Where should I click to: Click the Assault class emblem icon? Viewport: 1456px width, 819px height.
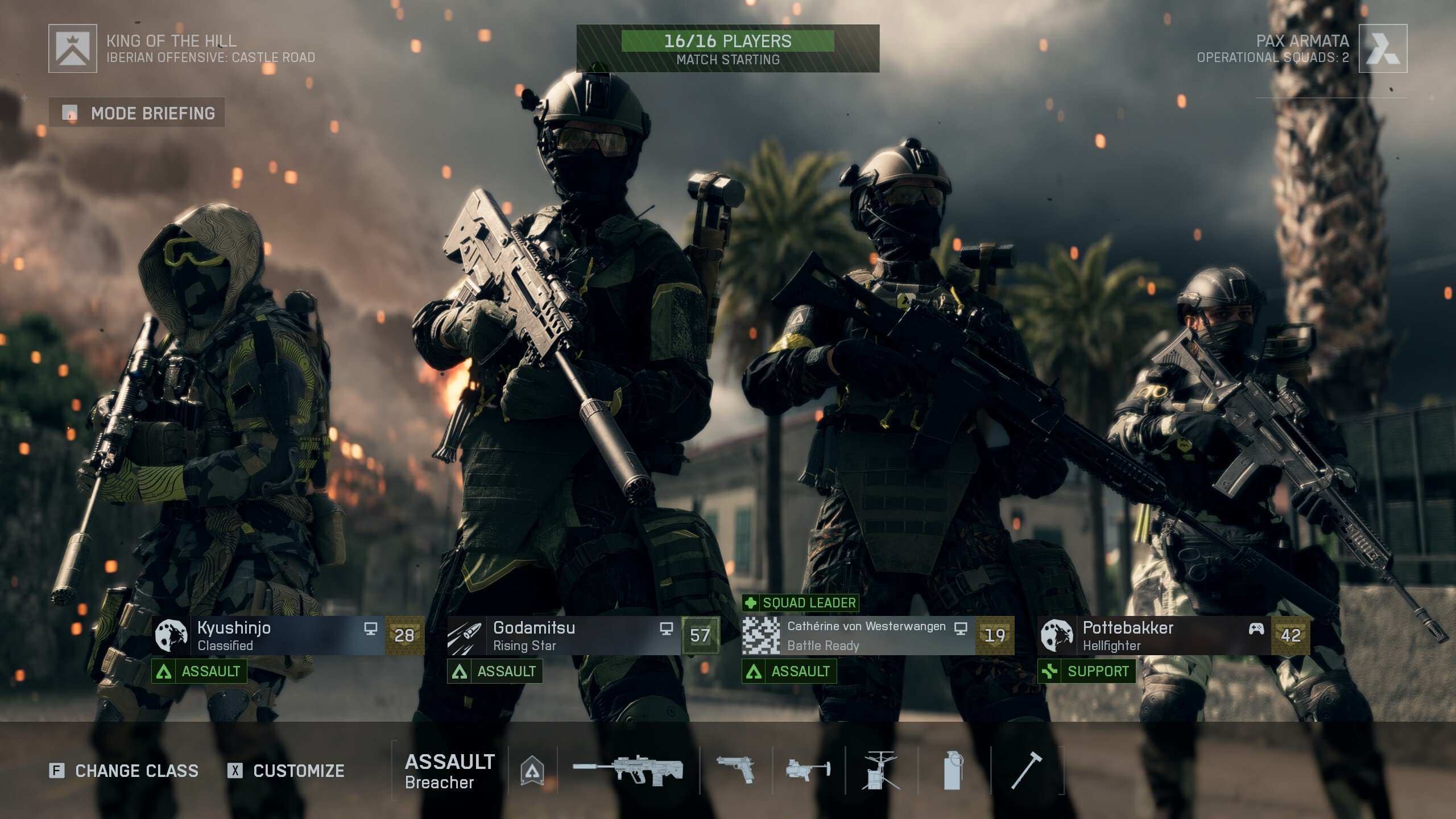tap(532, 771)
